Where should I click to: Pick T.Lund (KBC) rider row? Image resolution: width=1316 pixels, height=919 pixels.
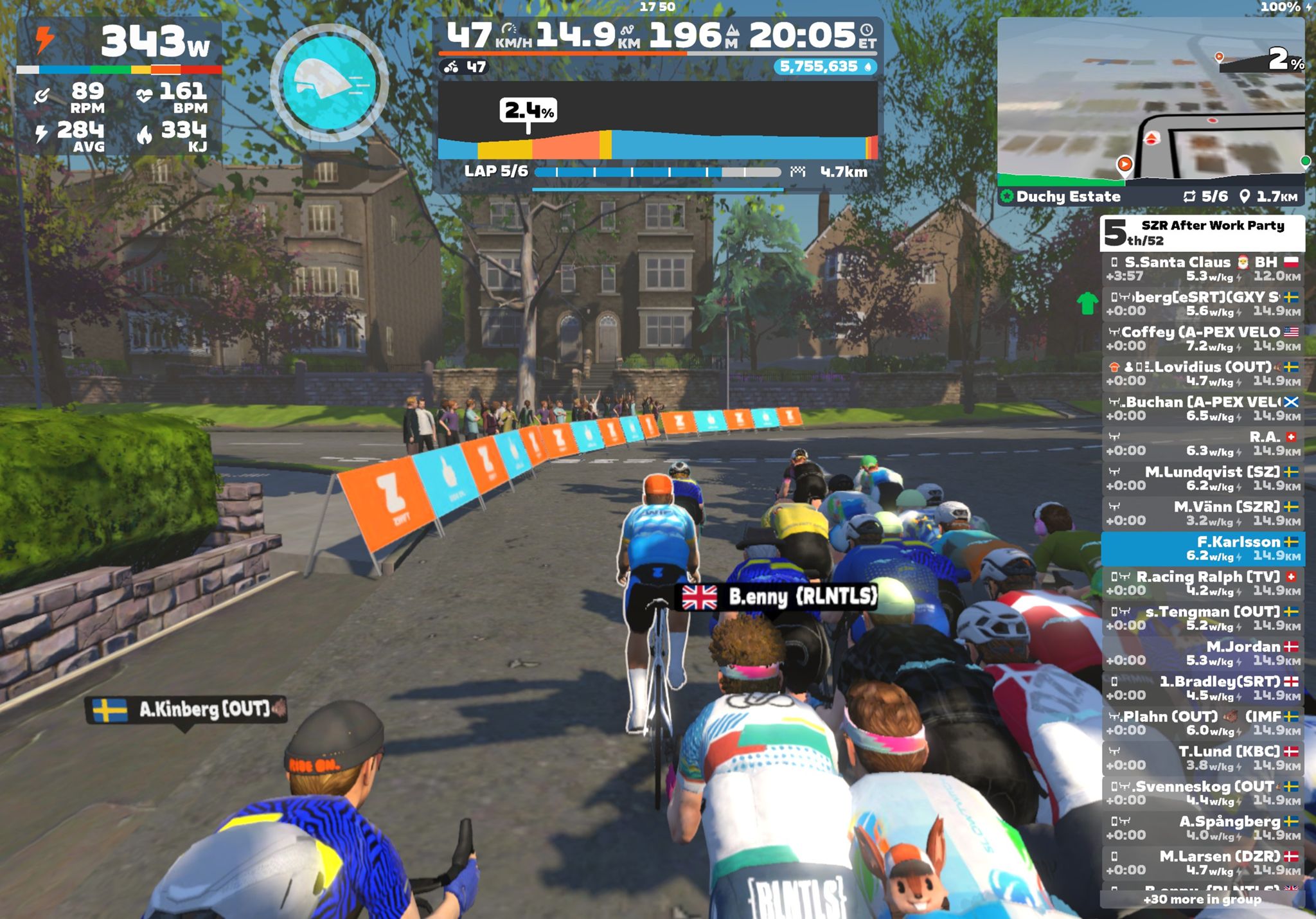1202,758
